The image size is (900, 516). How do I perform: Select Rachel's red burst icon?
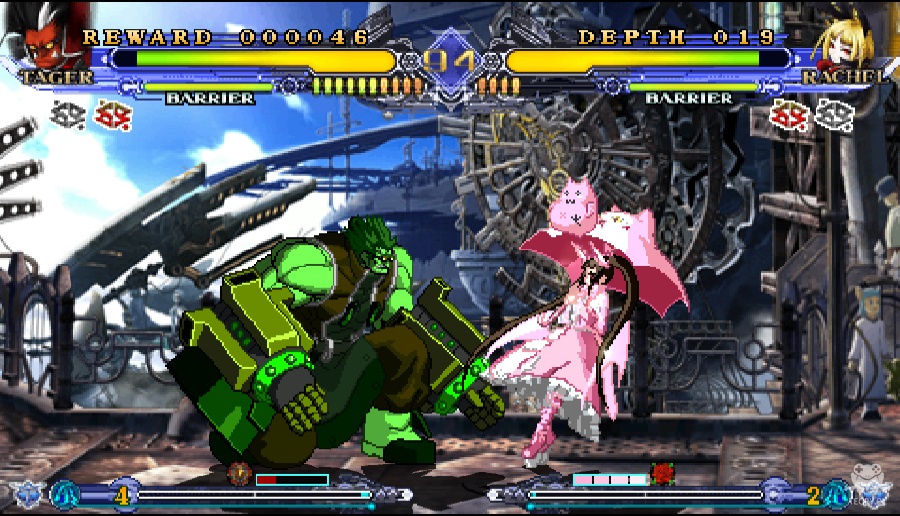click(789, 117)
